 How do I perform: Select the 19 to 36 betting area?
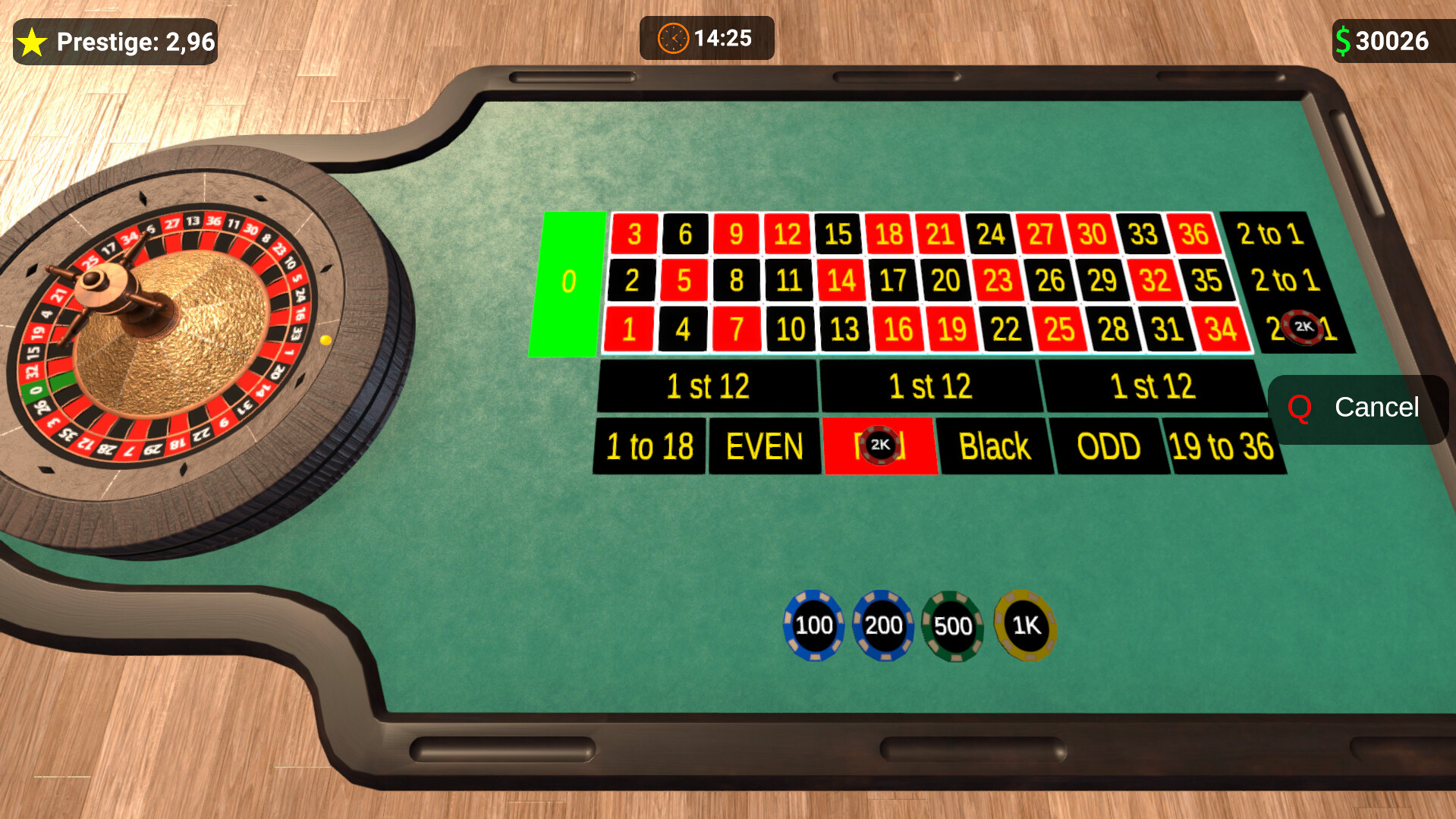click(1224, 446)
